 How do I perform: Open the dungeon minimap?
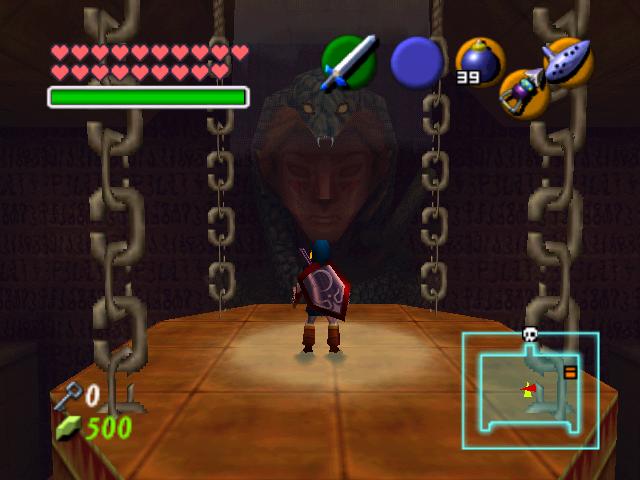point(530,390)
